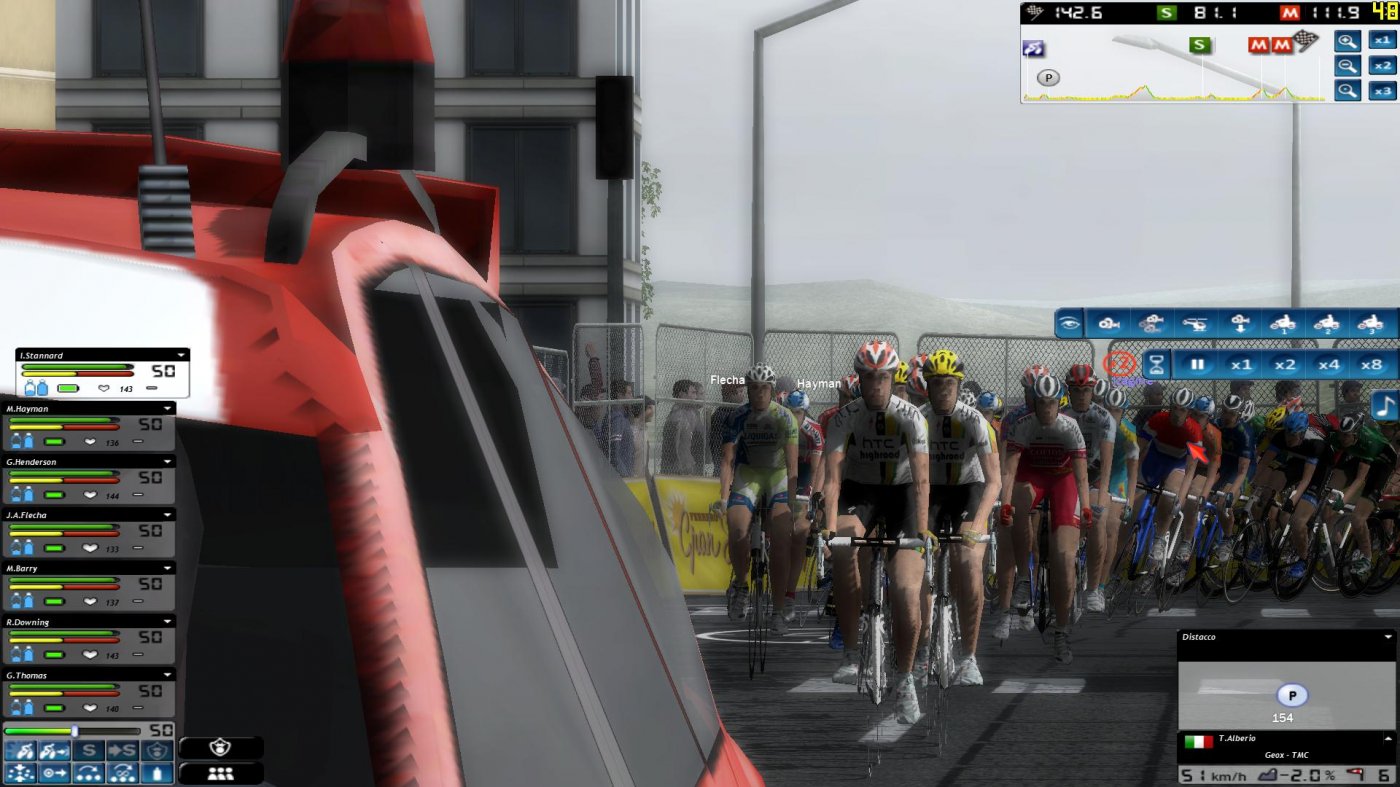Expand I.Stannard's rider panel dropdown
1400x787 pixels.
click(181, 354)
